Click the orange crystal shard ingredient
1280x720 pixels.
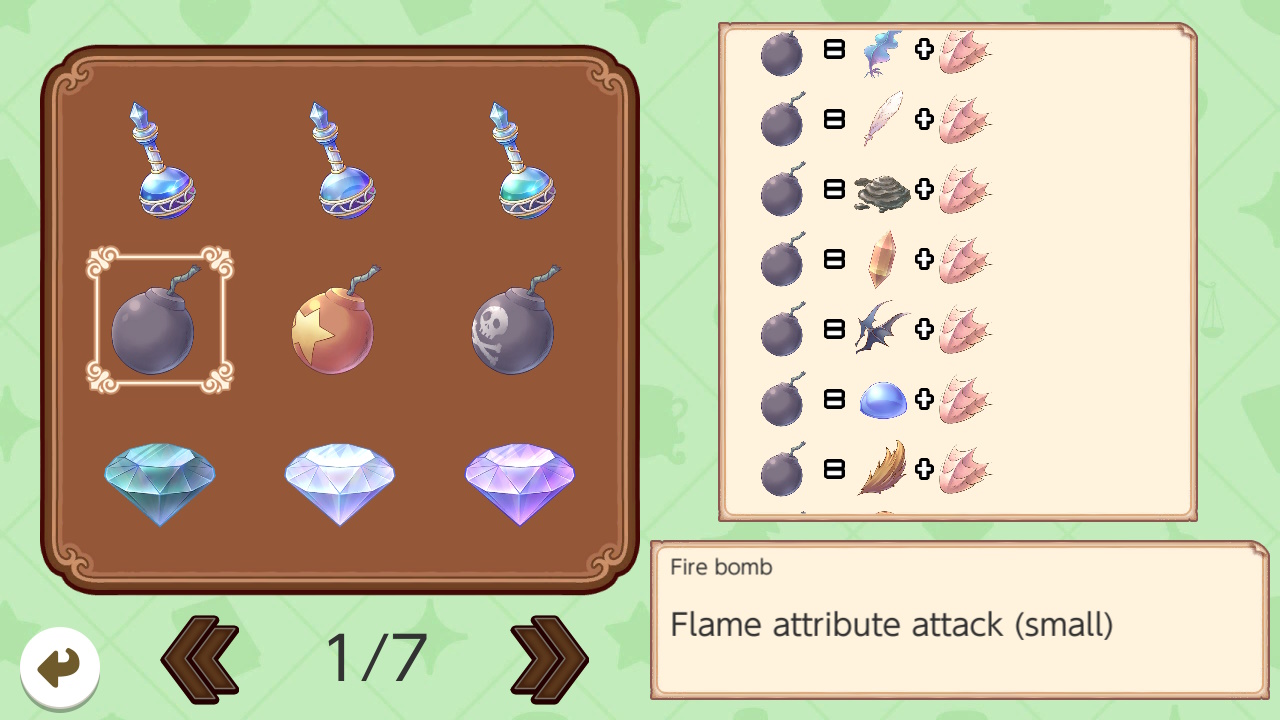(x=883, y=260)
